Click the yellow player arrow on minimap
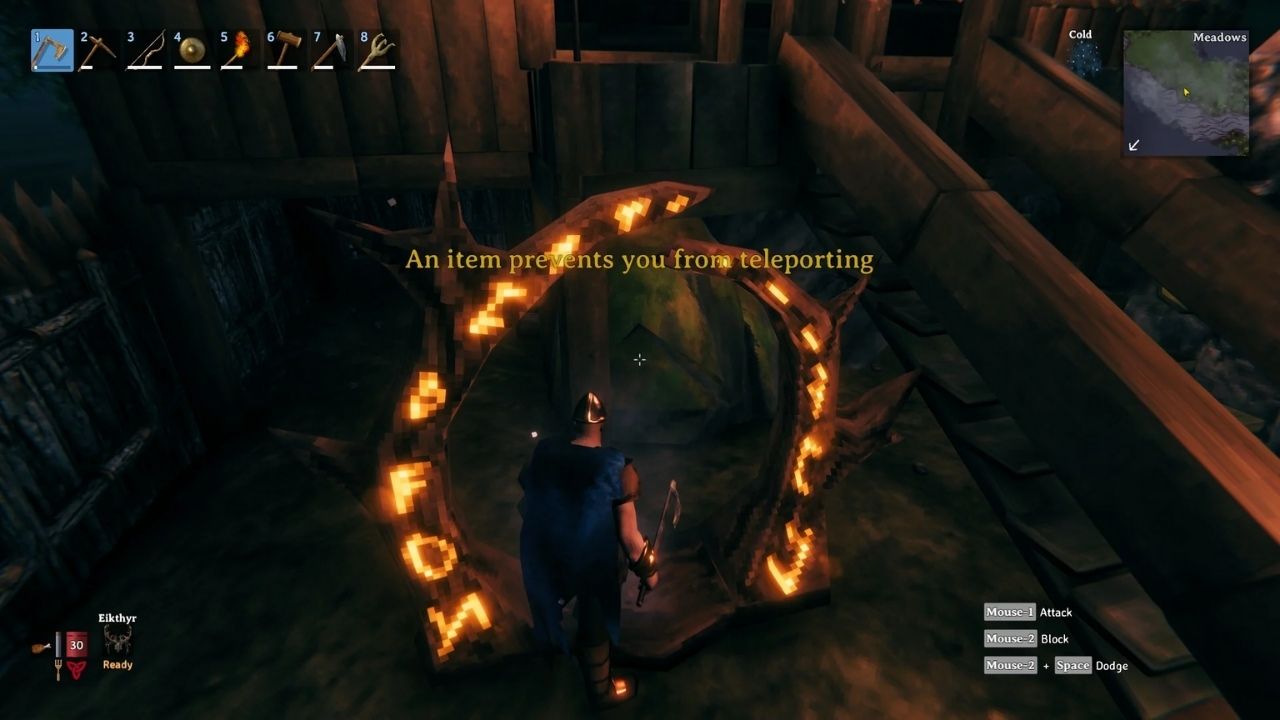 (x=1186, y=93)
